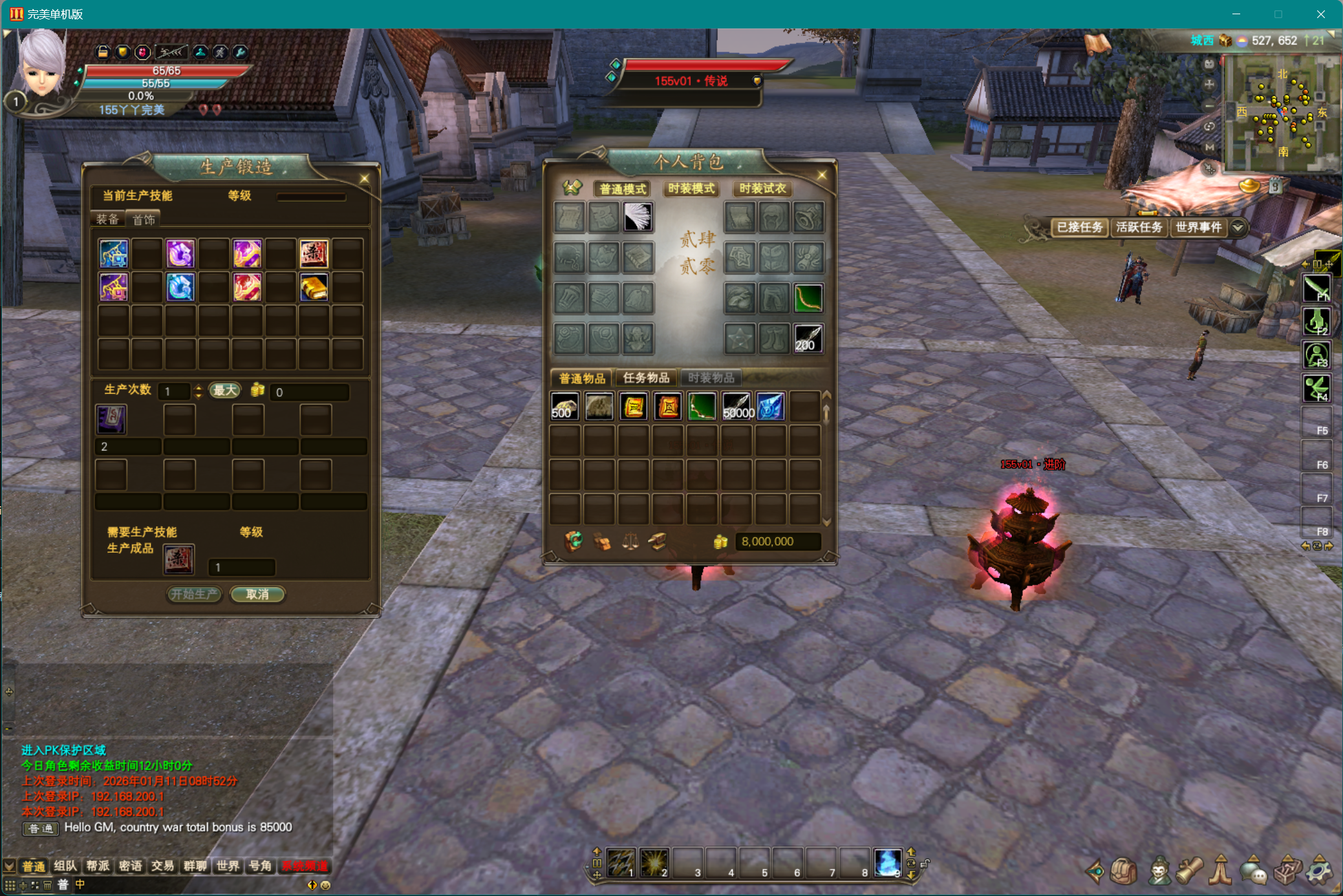This screenshot has height=896, width=1343.
Task: Set production count with 最大 button
Action: (x=225, y=390)
